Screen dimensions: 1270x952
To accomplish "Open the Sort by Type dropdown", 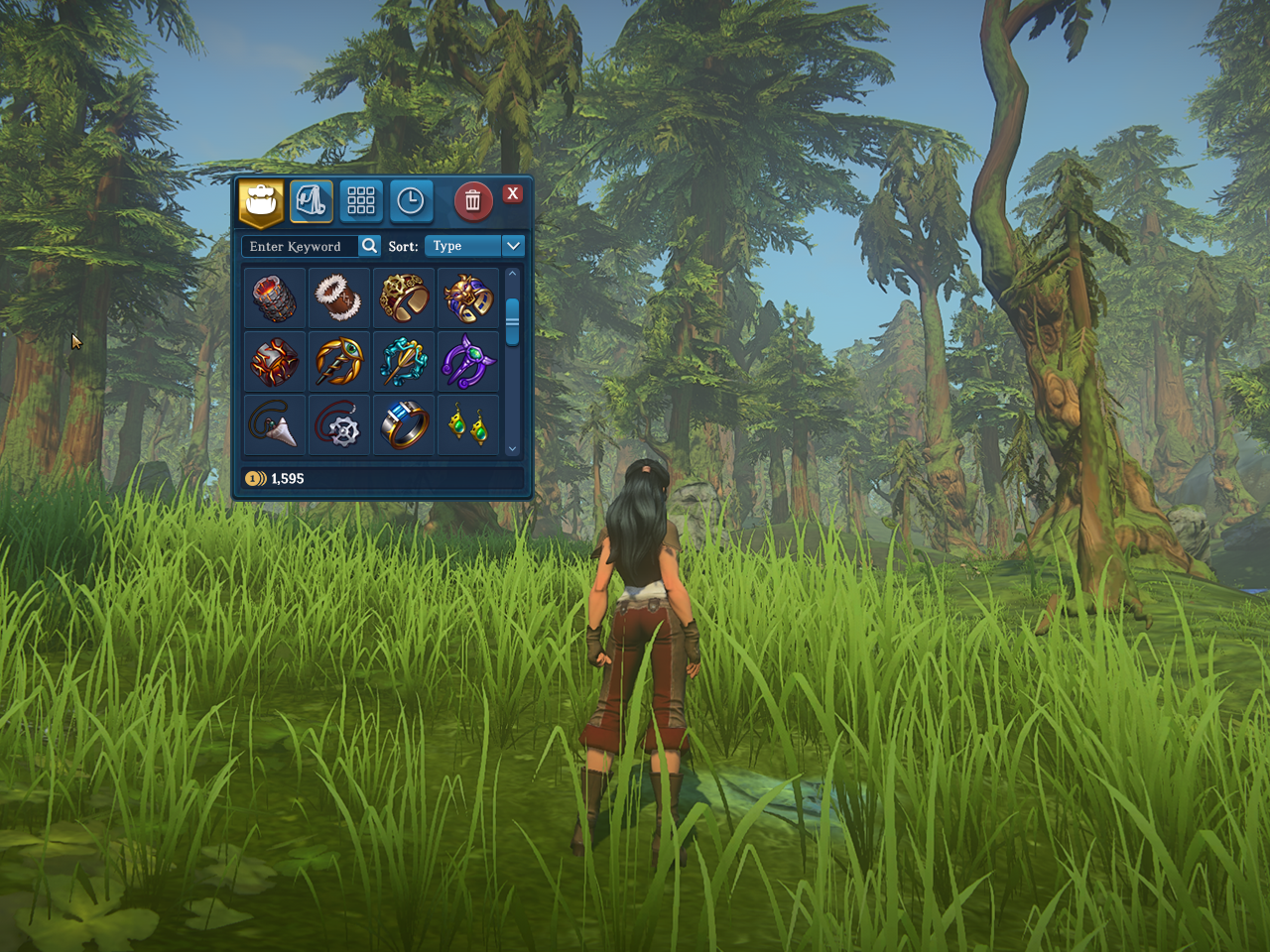I will pyautogui.click(x=474, y=246).
